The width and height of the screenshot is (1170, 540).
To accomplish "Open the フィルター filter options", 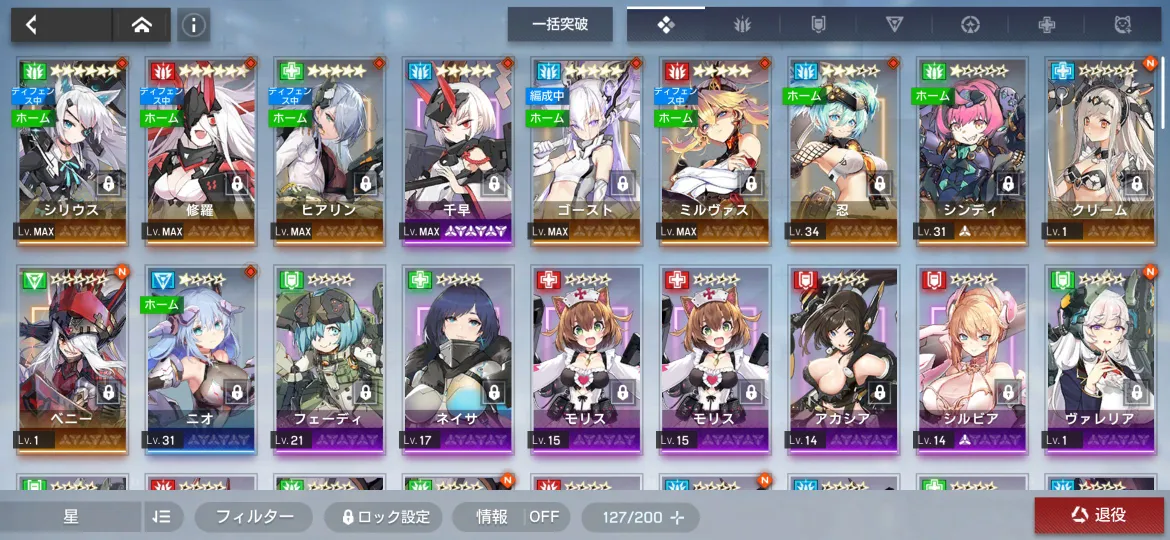I will [x=255, y=516].
